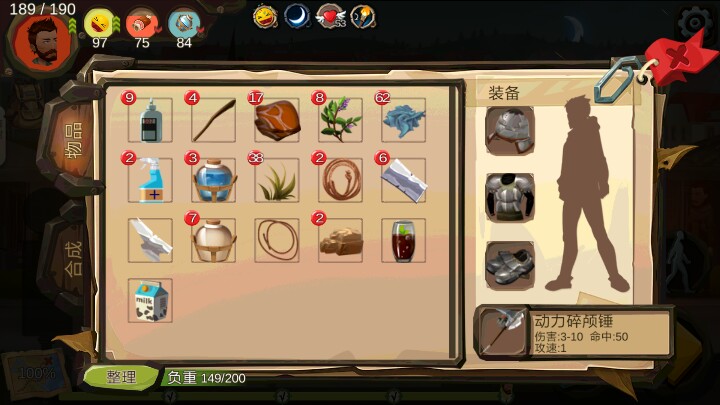Click the equipped boots slot
The image size is (720, 405).
click(x=510, y=263)
